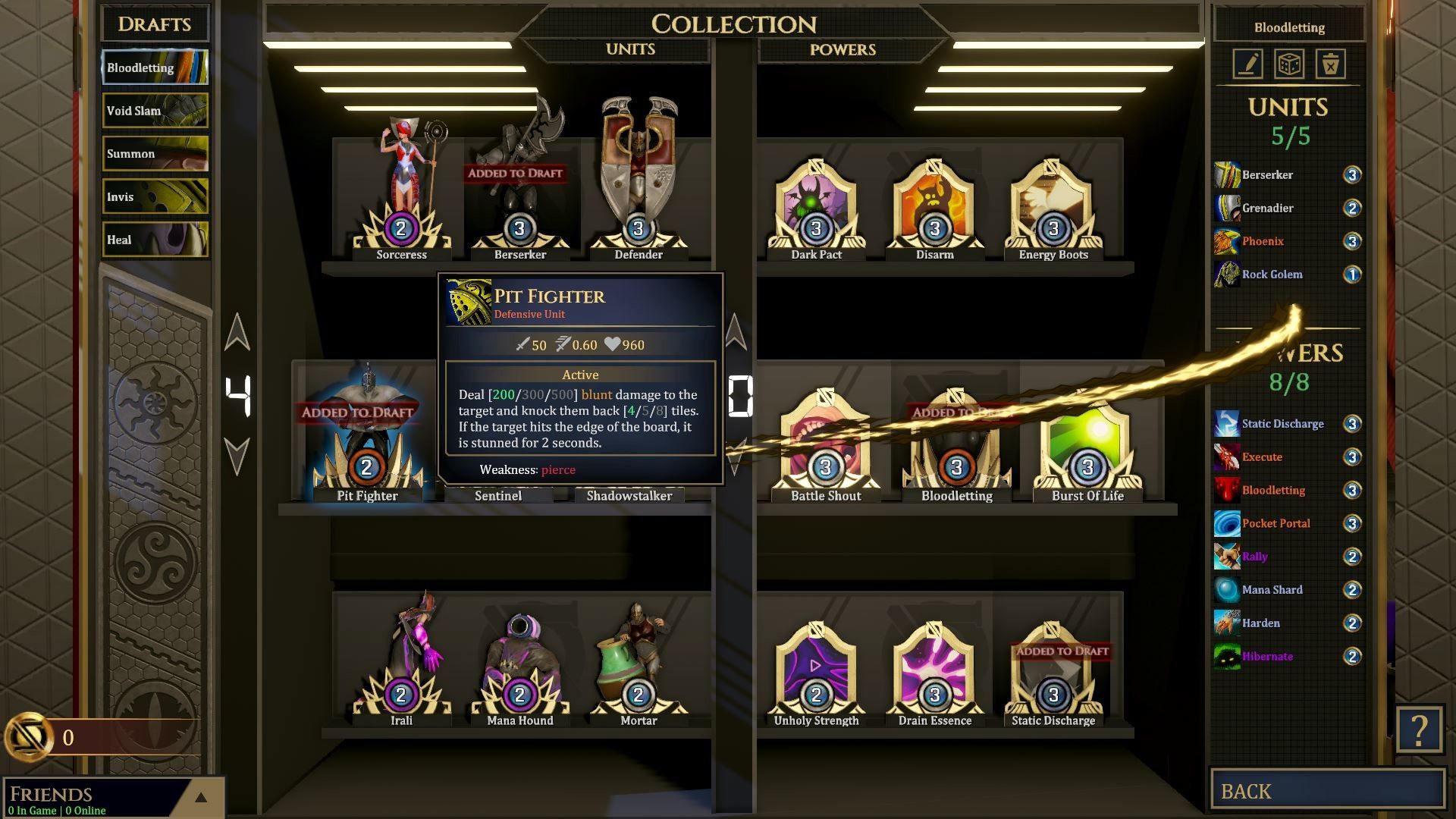Choose the Invis draft
The width and height of the screenshot is (1456, 819).
click(x=155, y=197)
